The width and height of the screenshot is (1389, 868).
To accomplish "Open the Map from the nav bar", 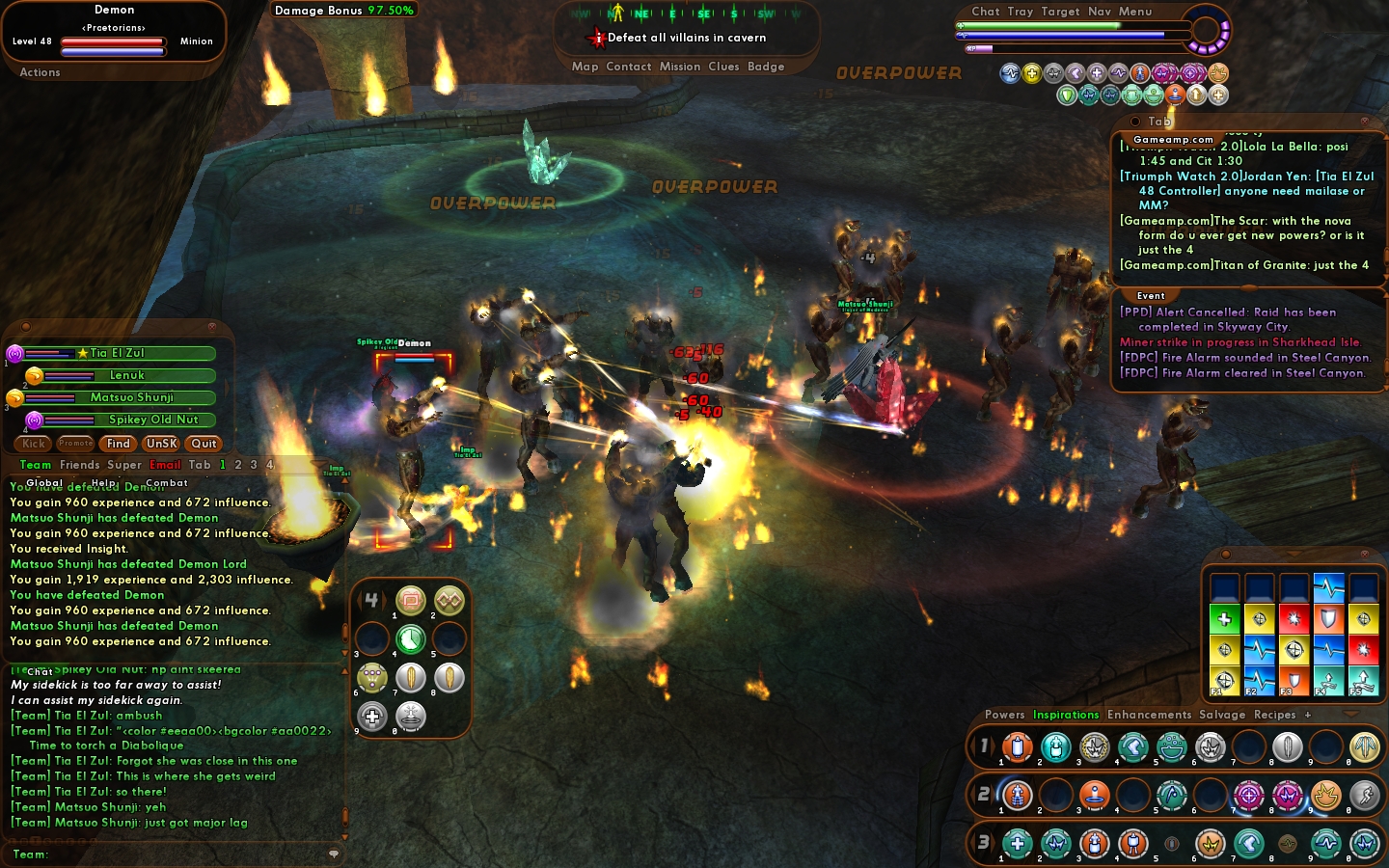I will (585, 67).
